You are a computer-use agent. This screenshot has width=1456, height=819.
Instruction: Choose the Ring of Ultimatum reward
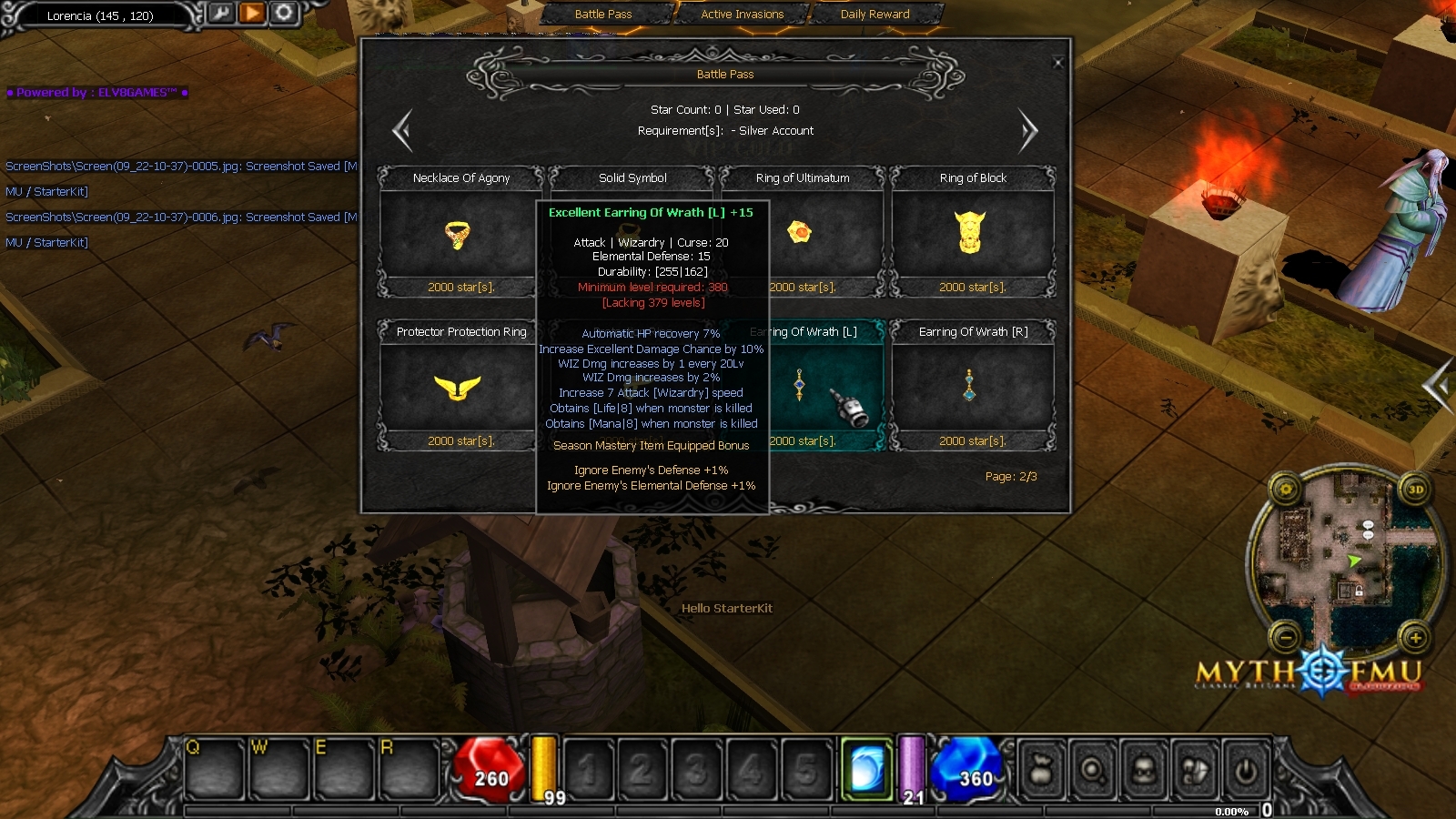click(x=802, y=234)
